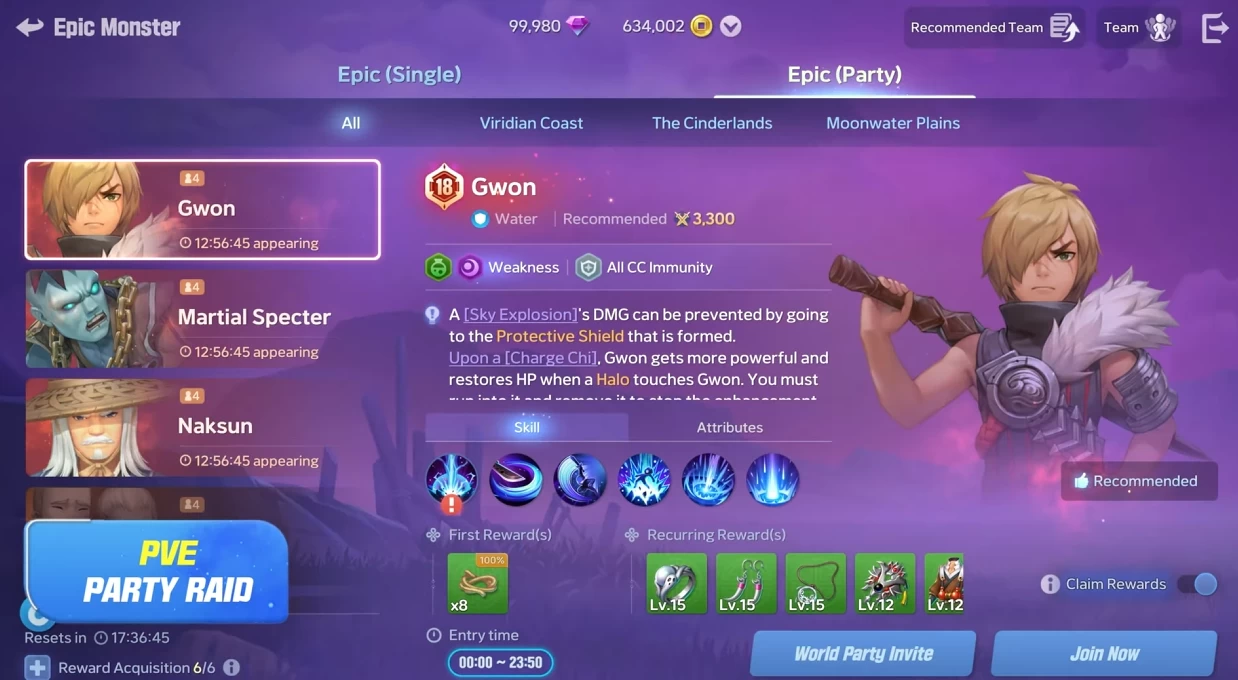Image resolution: width=1238 pixels, height=680 pixels.
Task: Add Reward Acquisition with plus button
Action: (37, 667)
